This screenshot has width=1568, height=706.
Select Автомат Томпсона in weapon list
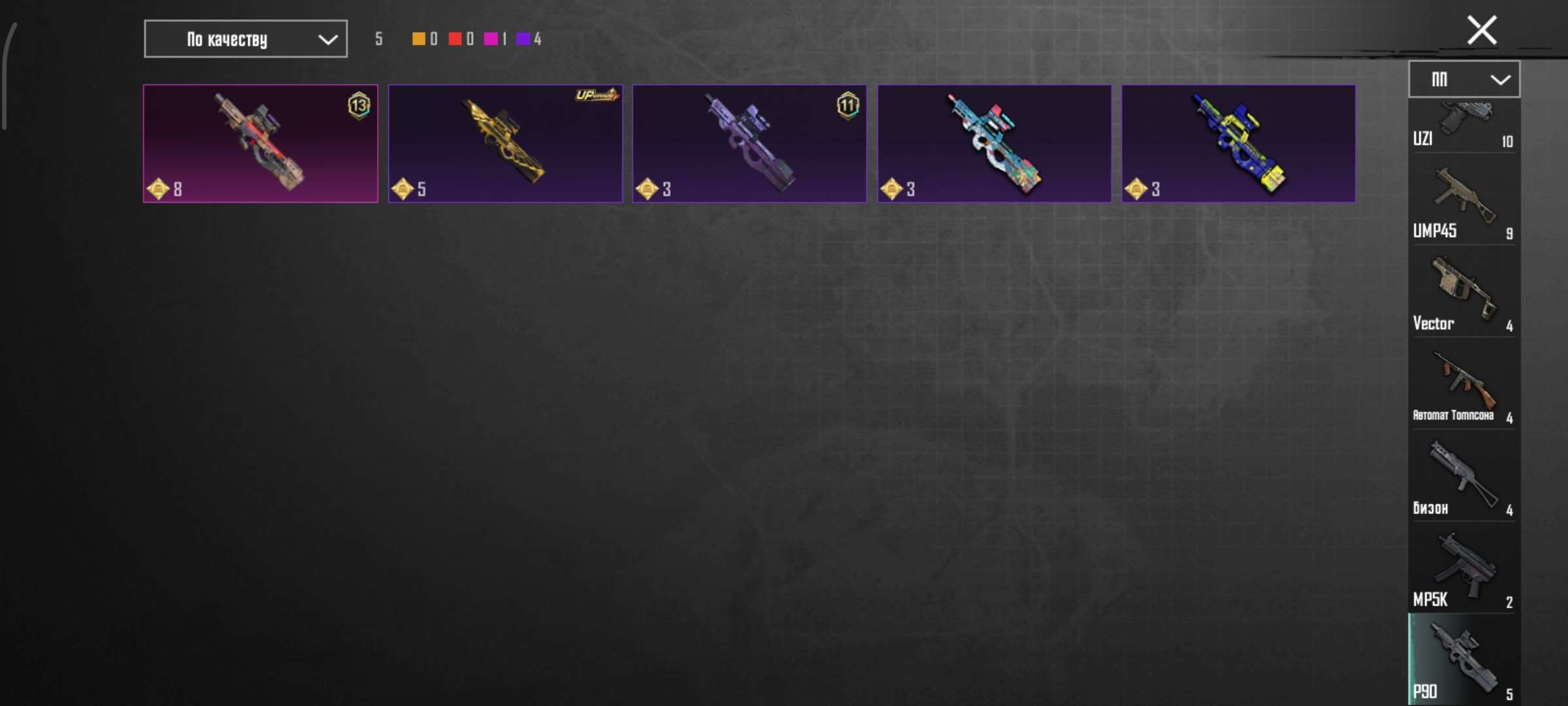coord(1463,387)
